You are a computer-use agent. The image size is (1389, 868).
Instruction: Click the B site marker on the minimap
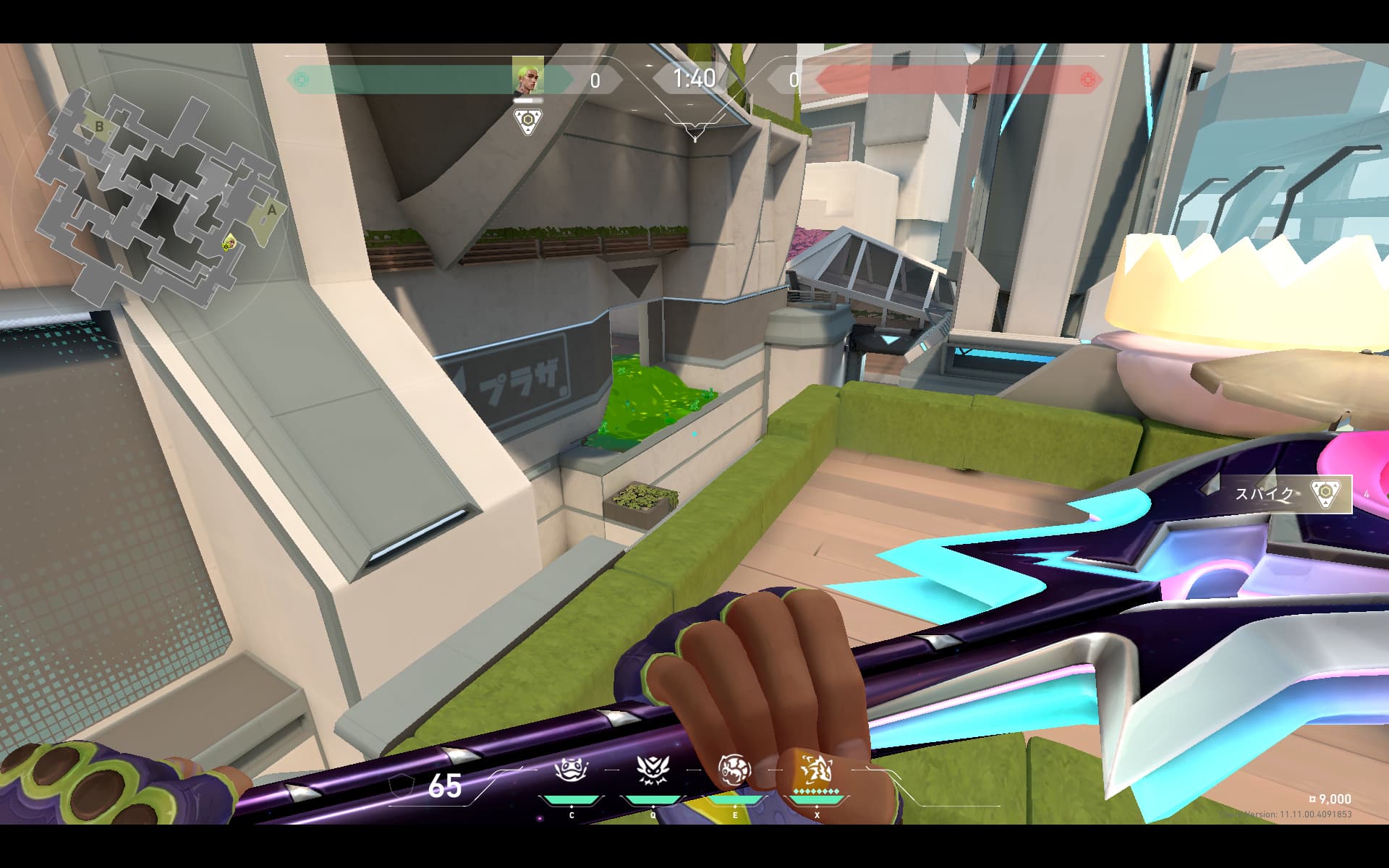[99, 127]
